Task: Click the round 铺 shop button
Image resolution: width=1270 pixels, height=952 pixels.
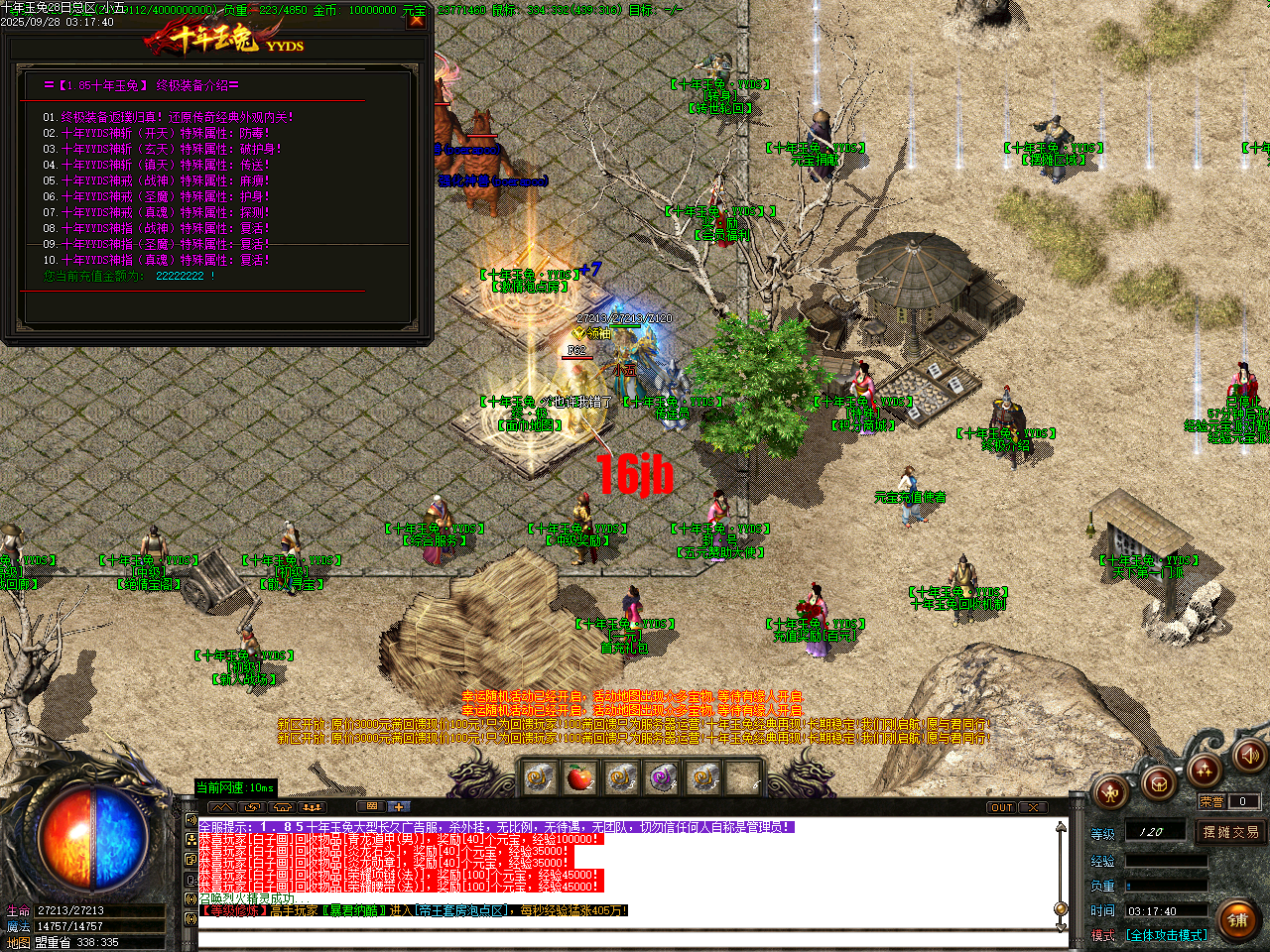Action: (1235, 919)
